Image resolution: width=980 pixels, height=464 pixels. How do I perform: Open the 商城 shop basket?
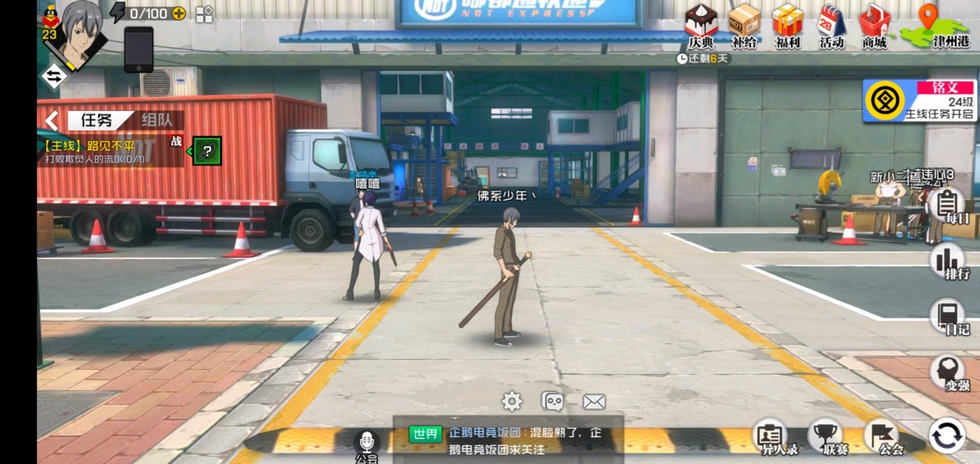click(x=875, y=24)
